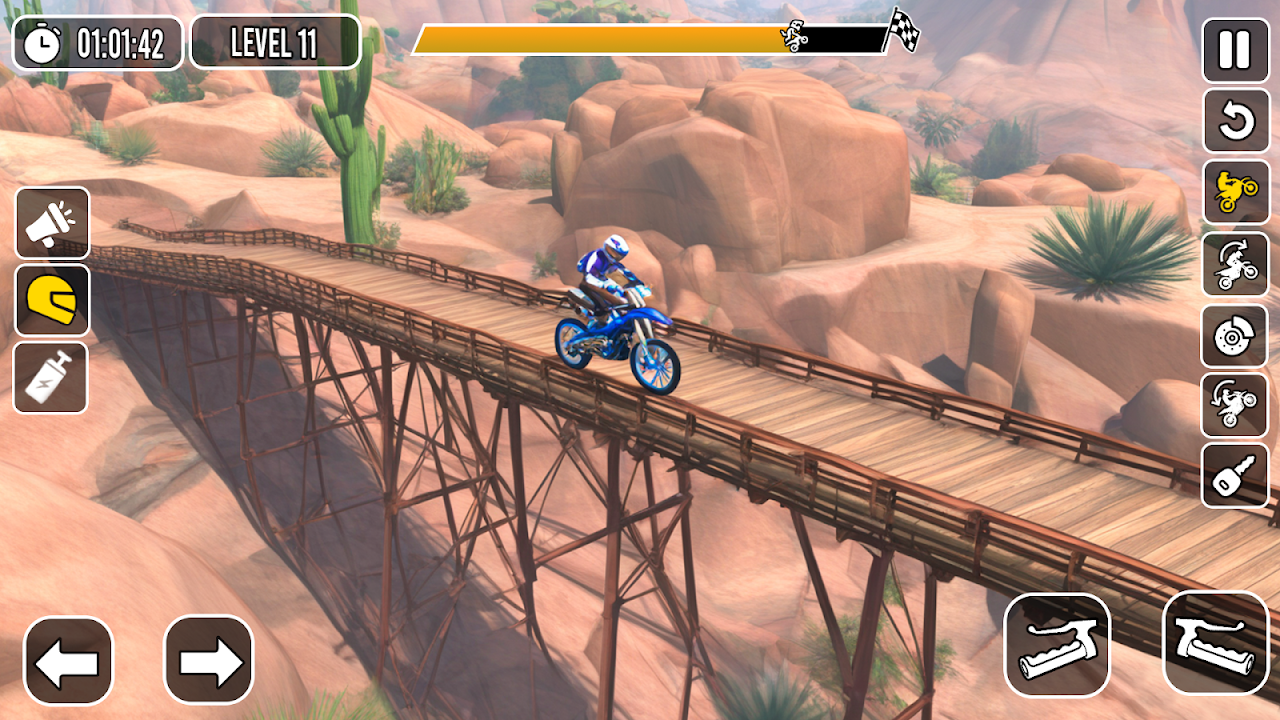Sound the megaphone horn
Image resolution: width=1280 pixels, height=720 pixels.
[52, 223]
